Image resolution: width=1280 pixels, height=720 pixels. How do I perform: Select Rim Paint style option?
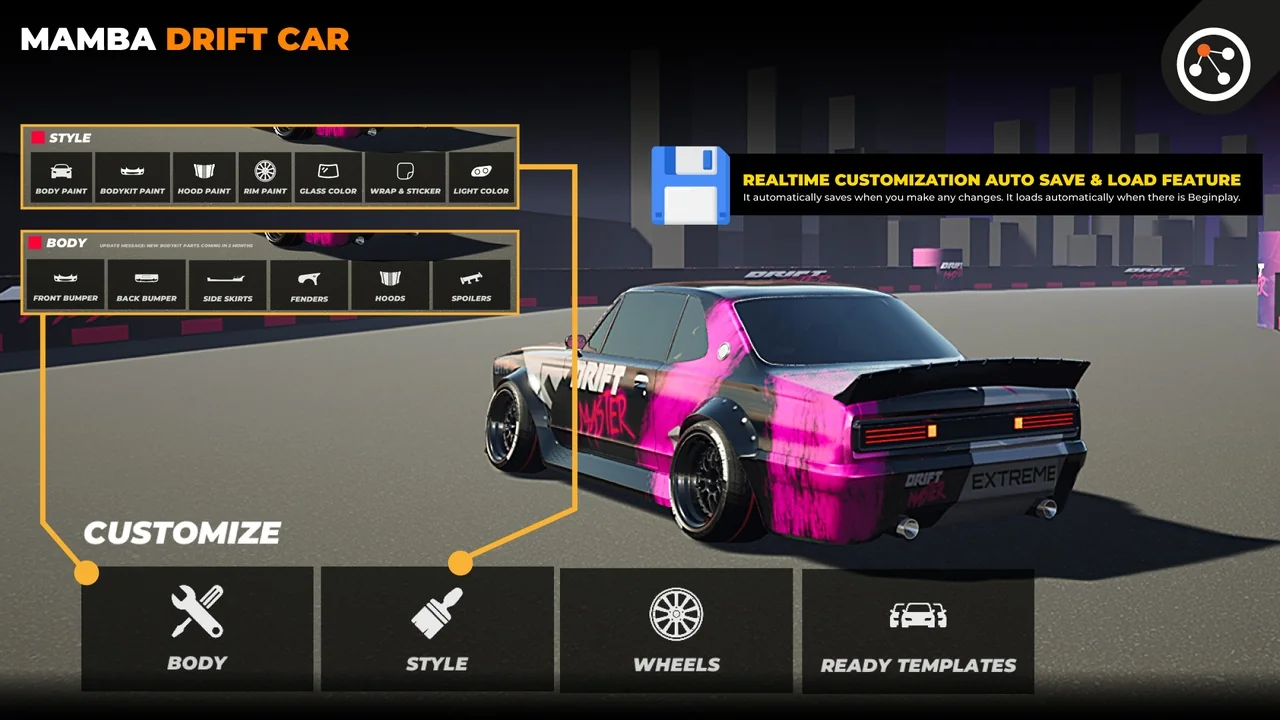pos(265,177)
